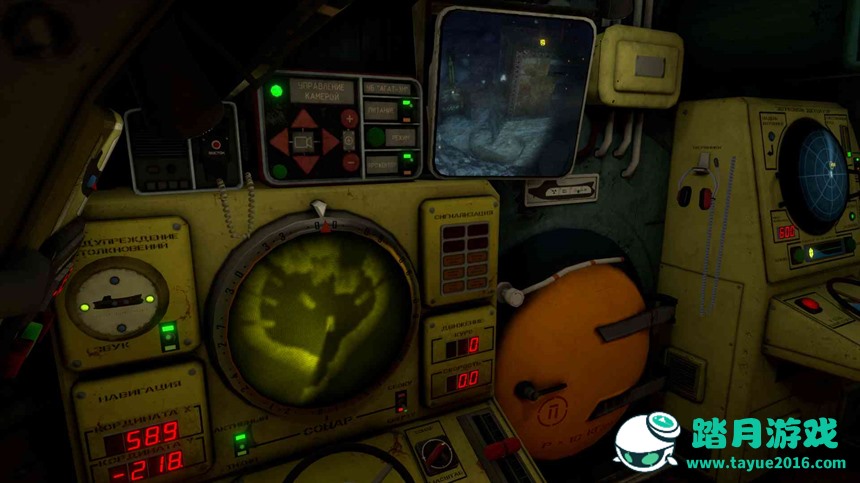The height and width of the screenshot is (483, 860).
Task: Zoom the camera out with the minus button
Action: coord(350,162)
